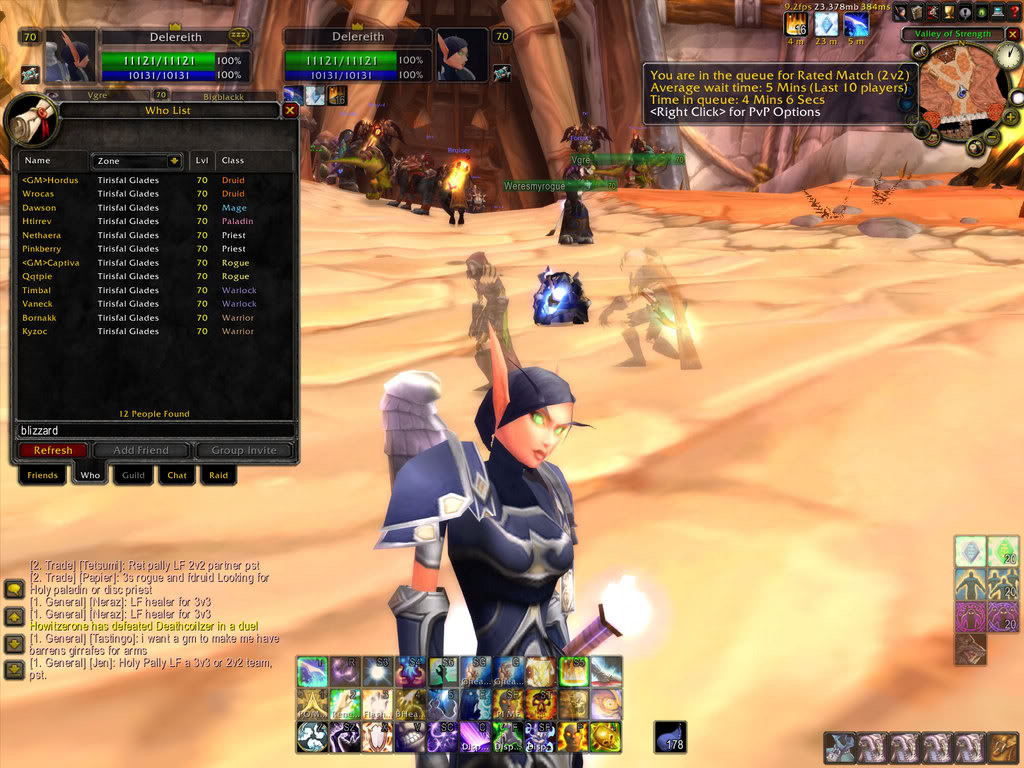The width and height of the screenshot is (1024, 768).
Task: Select the mana potion icon showing 178
Action: 670,737
